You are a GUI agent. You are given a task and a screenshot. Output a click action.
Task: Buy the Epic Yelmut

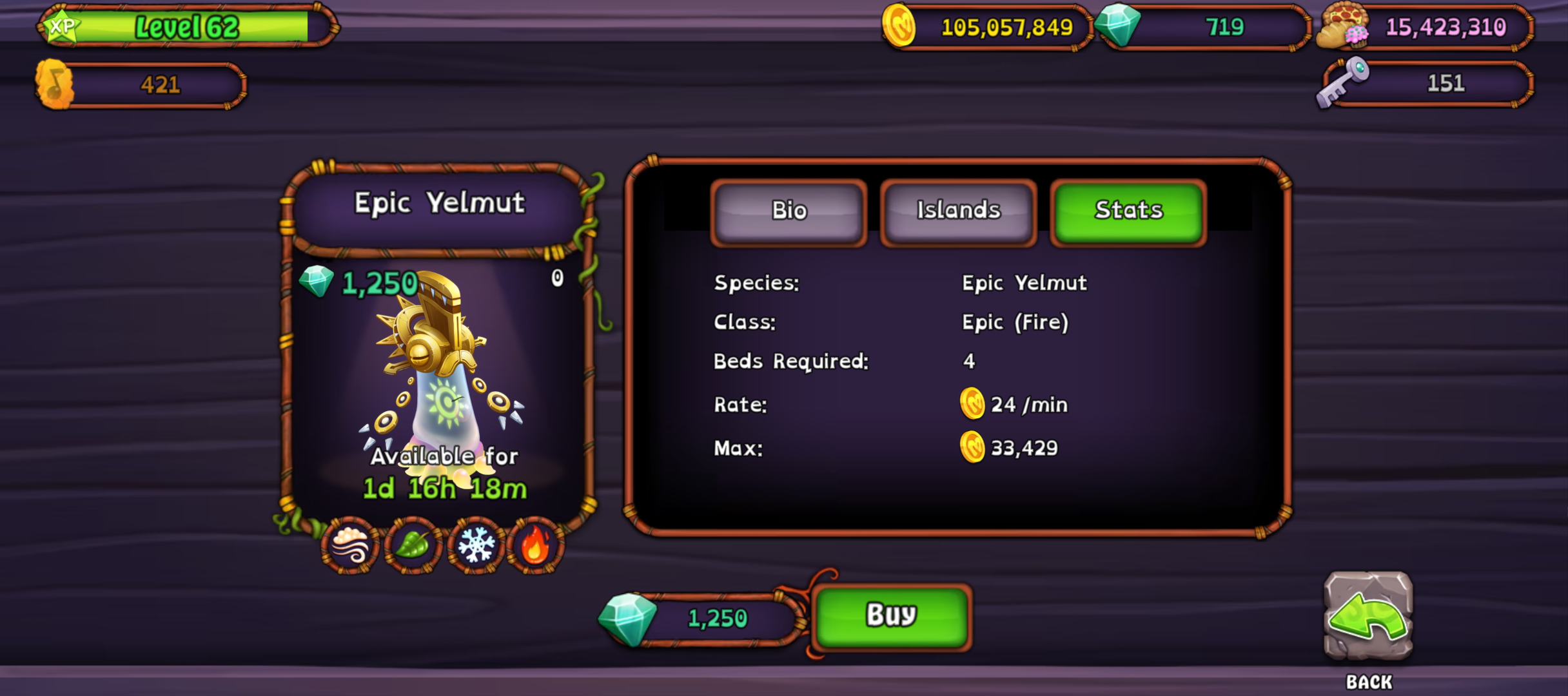click(x=891, y=615)
